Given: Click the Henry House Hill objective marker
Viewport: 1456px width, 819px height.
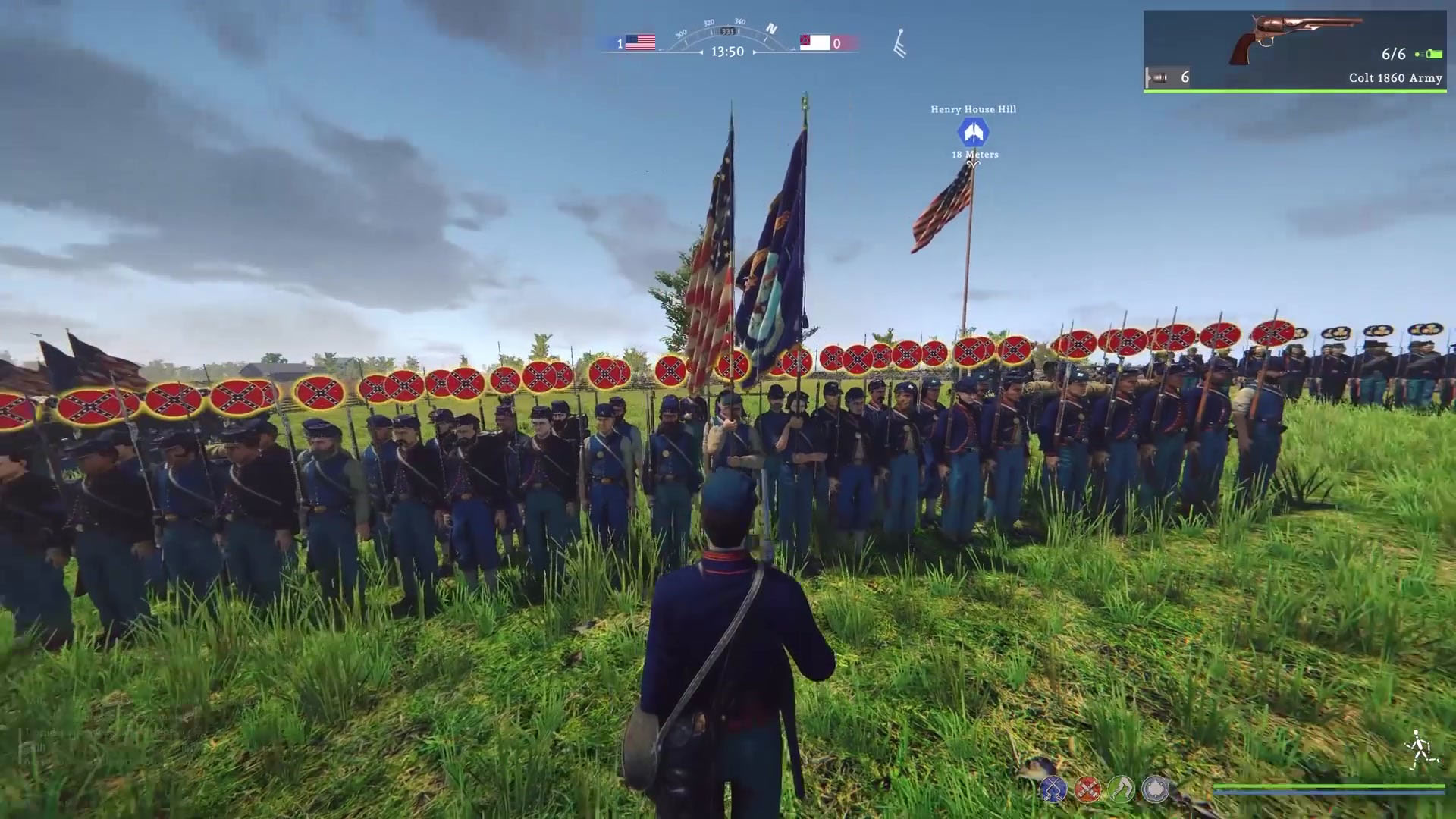Looking at the screenshot, I should click(x=973, y=133).
